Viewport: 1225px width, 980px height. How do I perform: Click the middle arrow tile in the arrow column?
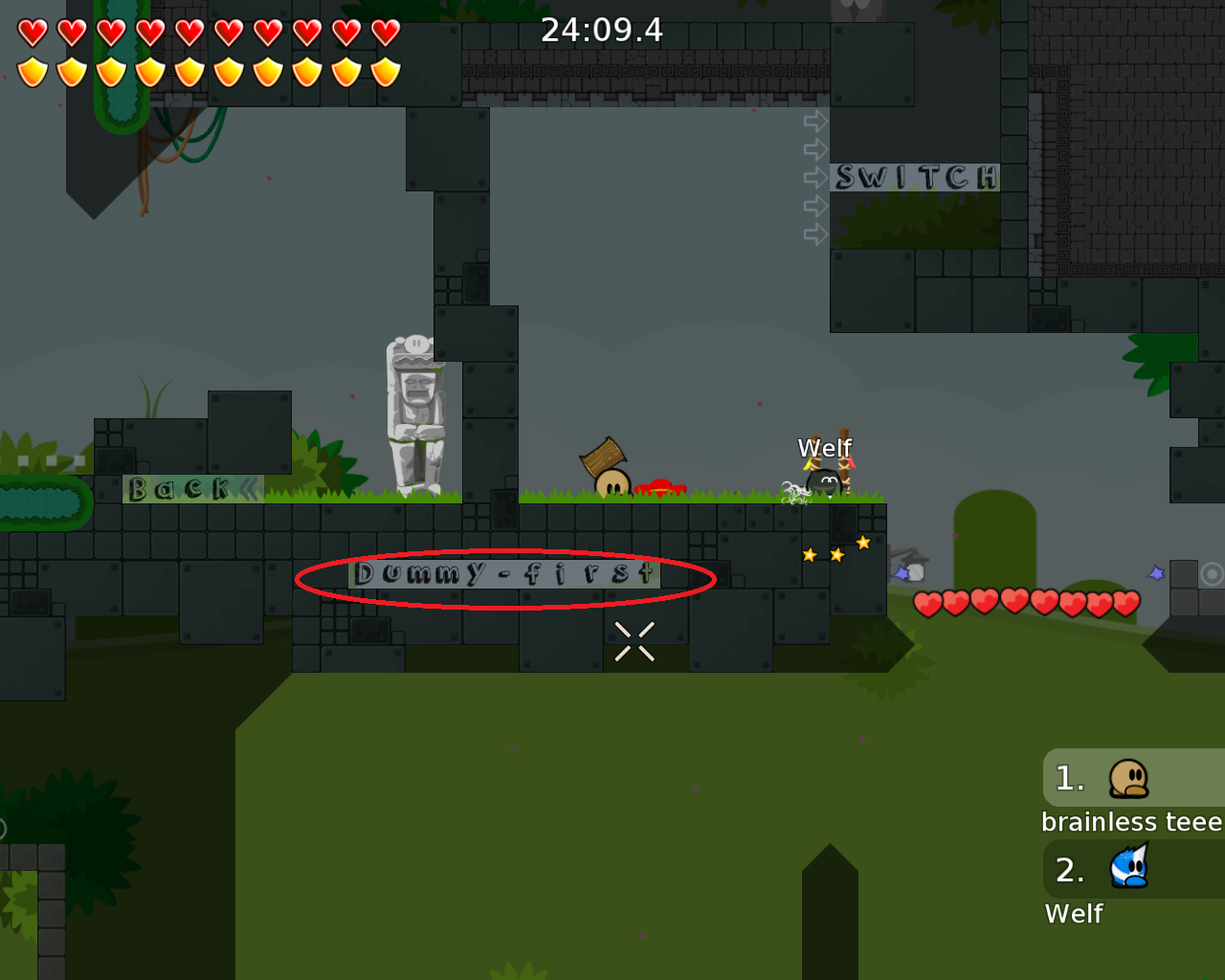click(815, 177)
